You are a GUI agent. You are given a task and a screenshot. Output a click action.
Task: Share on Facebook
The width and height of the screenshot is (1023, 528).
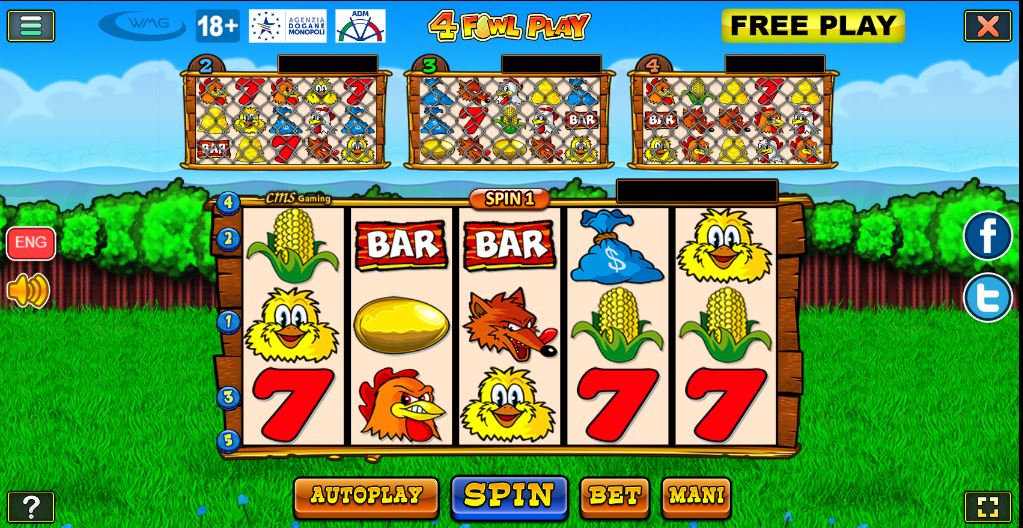click(987, 236)
